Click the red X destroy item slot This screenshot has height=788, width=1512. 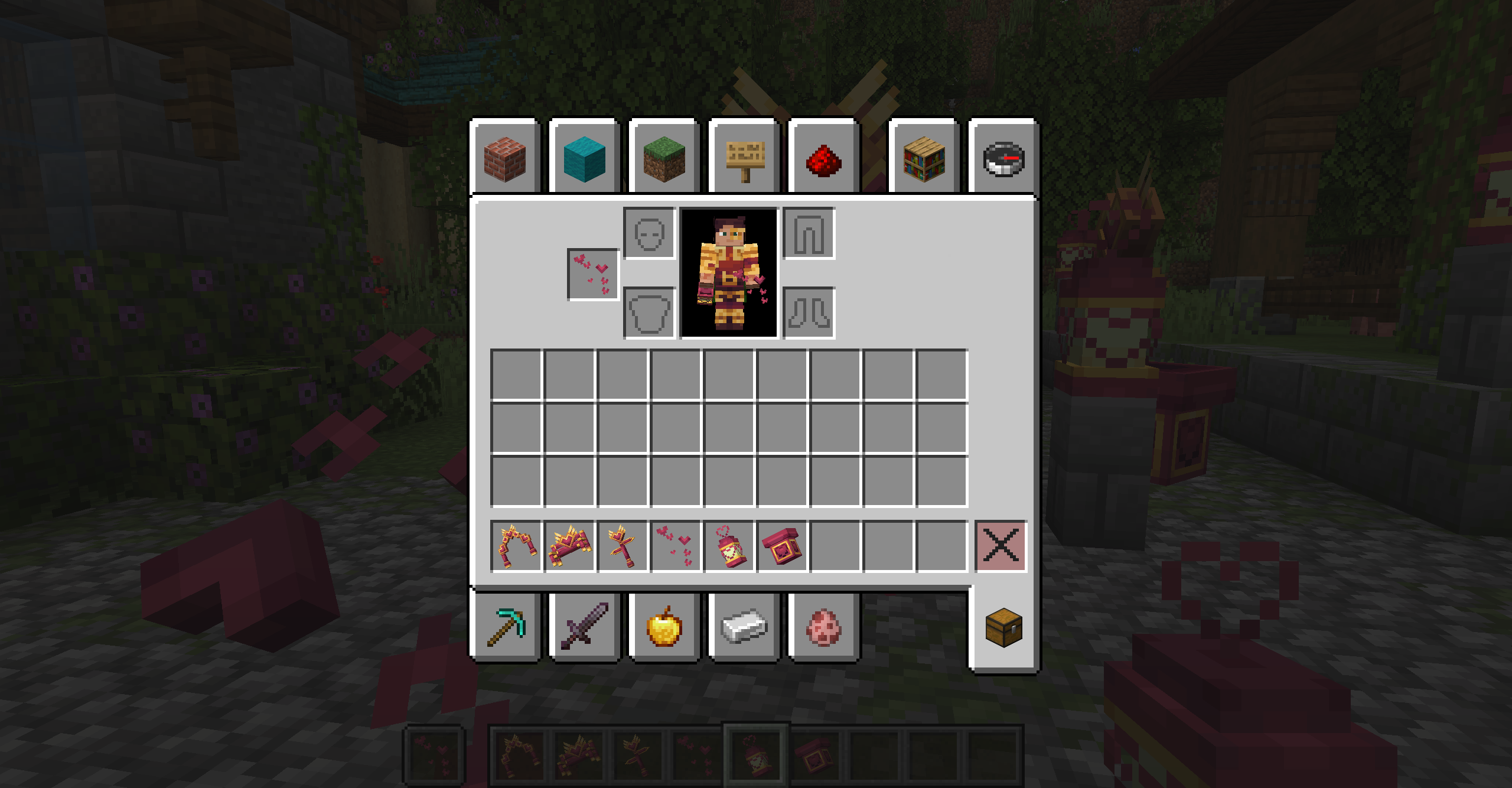[1002, 545]
